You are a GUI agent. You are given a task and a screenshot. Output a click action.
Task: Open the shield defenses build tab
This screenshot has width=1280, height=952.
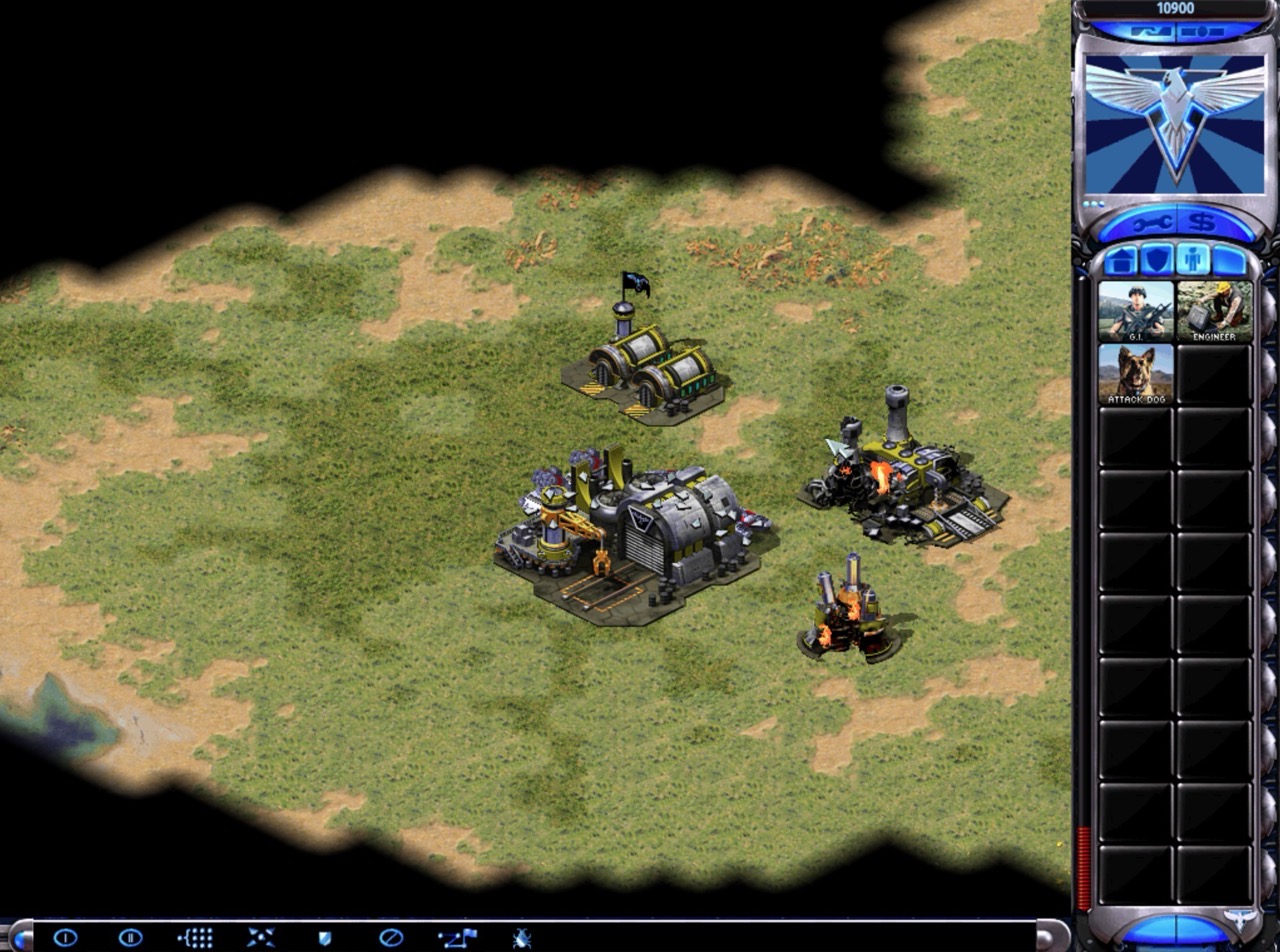(x=1157, y=260)
